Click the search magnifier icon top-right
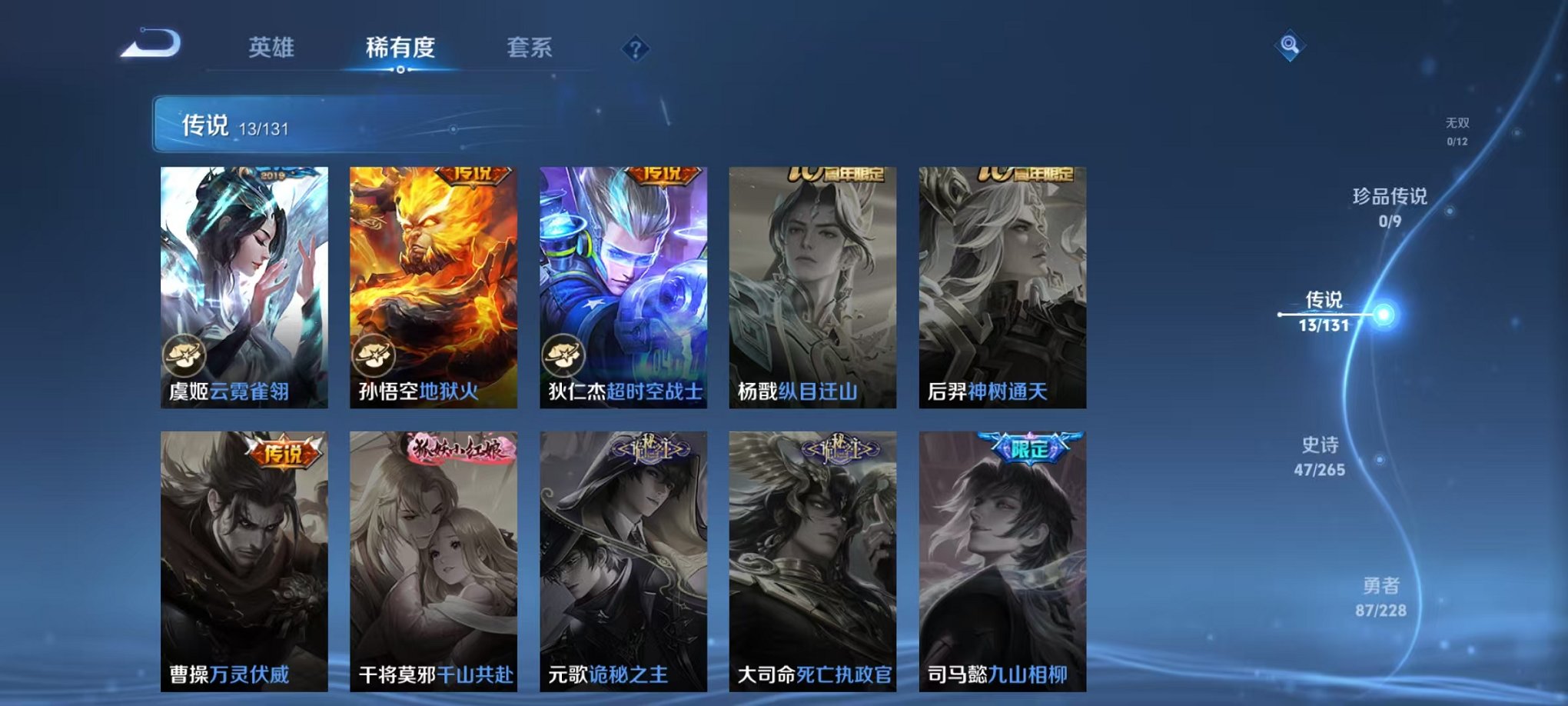This screenshot has width=1568, height=706. 1291,45
